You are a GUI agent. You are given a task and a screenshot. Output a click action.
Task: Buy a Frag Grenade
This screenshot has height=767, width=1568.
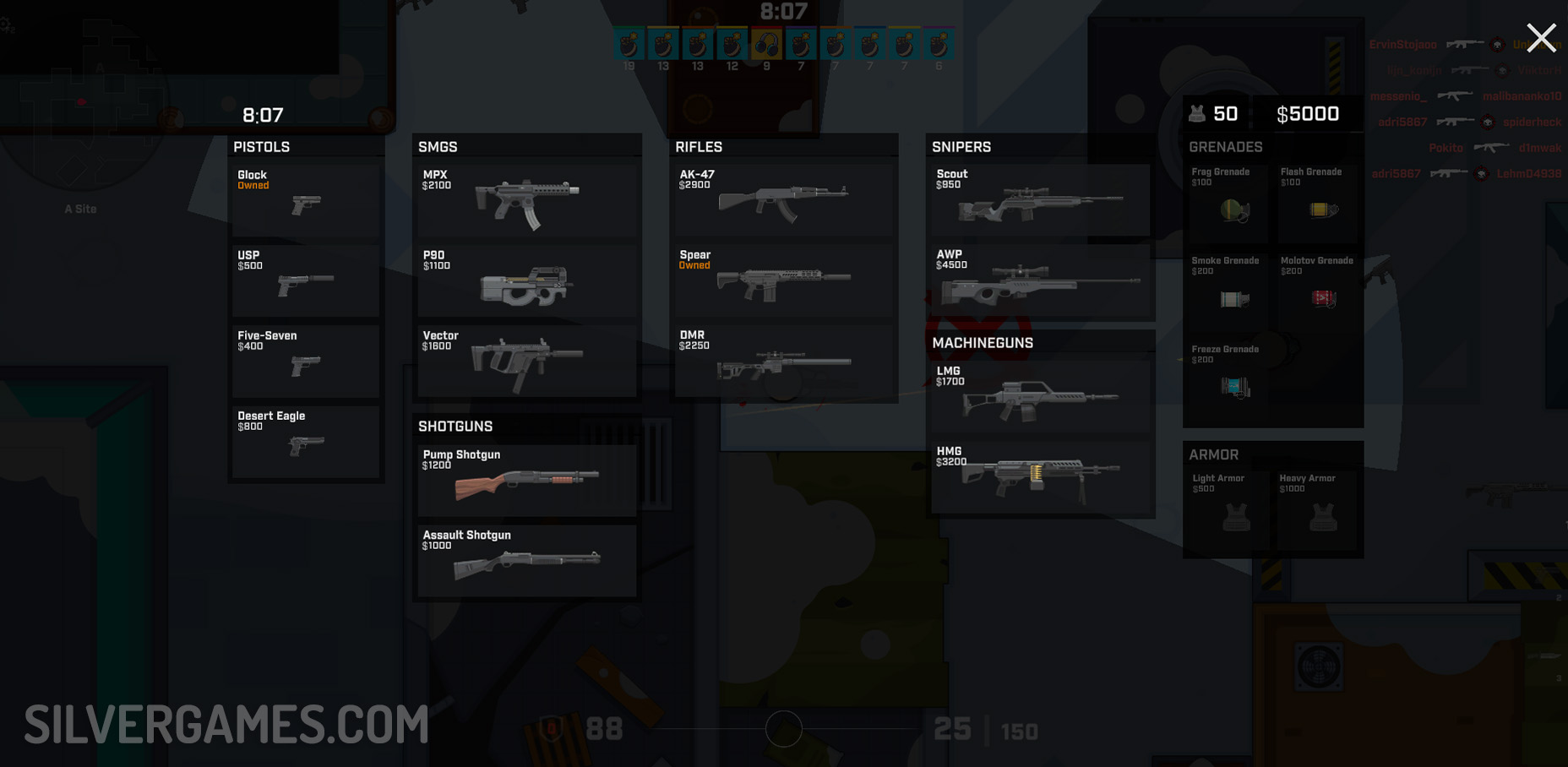[x=1228, y=203]
